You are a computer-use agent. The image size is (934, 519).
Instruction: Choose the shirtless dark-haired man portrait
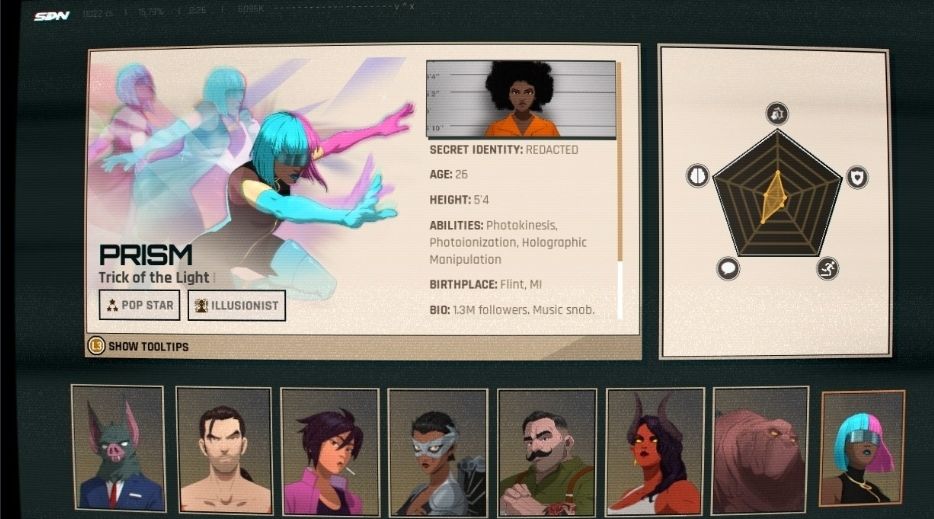(224, 449)
